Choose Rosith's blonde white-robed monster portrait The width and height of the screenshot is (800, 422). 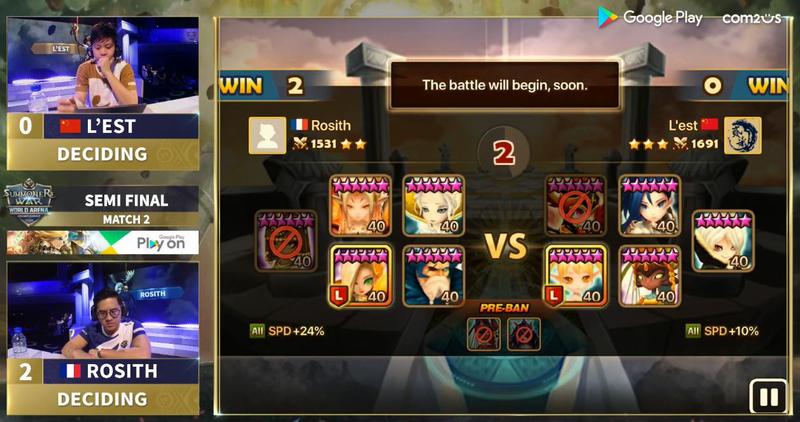(432, 205)
